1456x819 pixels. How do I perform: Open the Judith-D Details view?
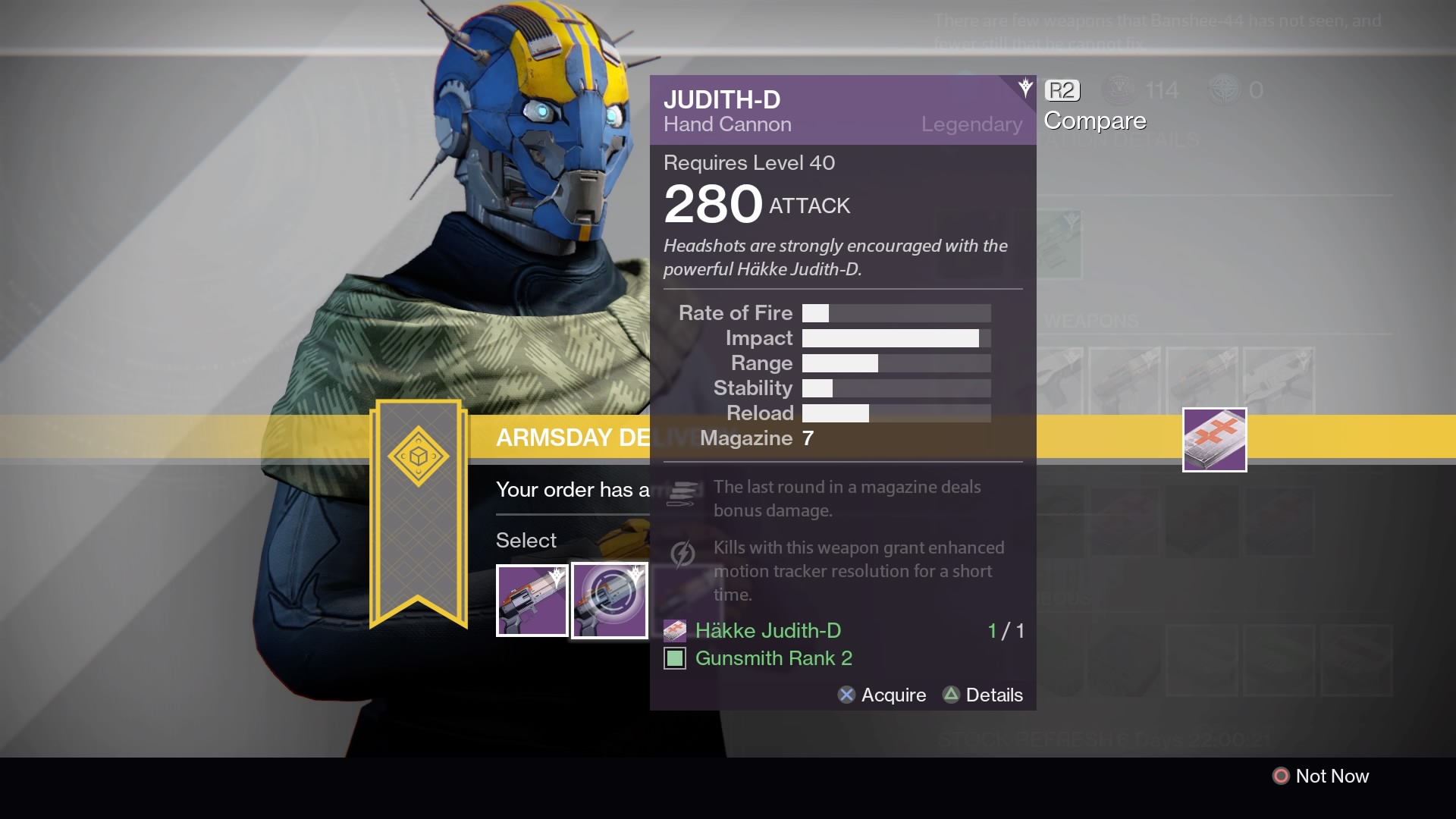[x=983, y=695]
